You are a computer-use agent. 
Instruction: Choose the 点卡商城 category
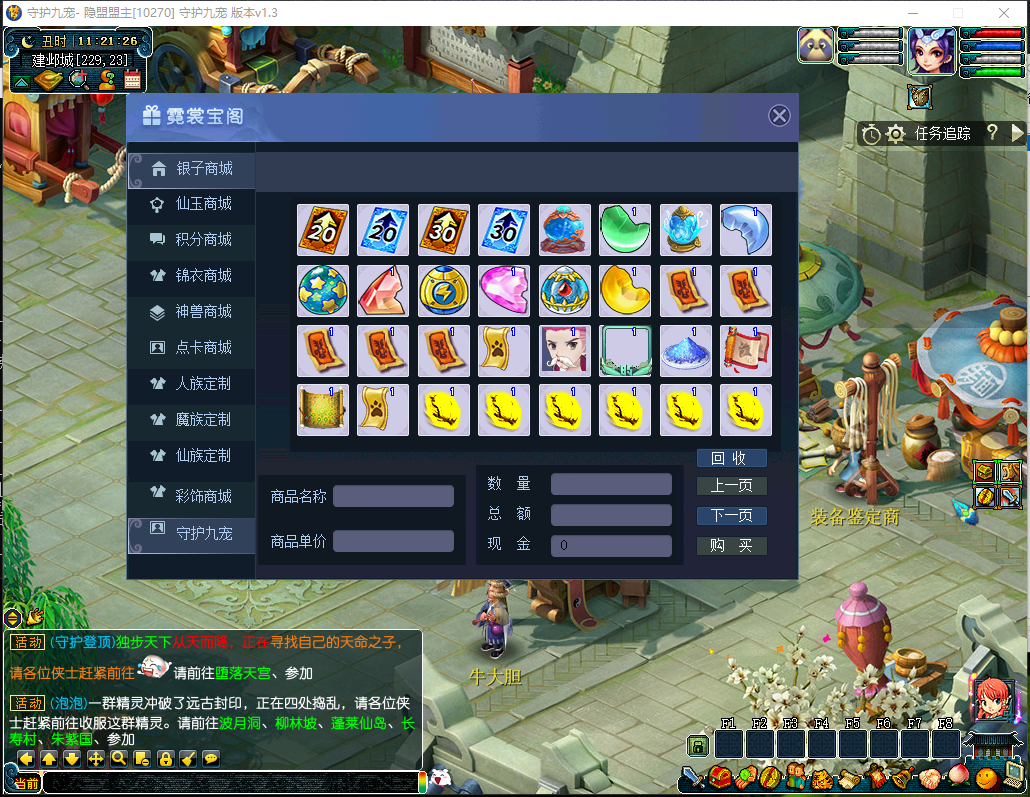[191, 348]
